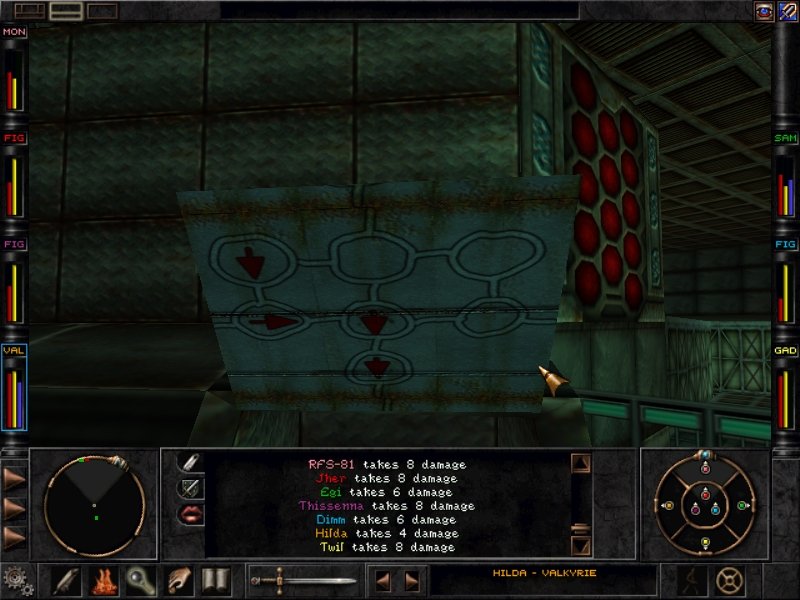
Task: Open the journal book icon
Action: pyautogui.click(x=215, y=580)
